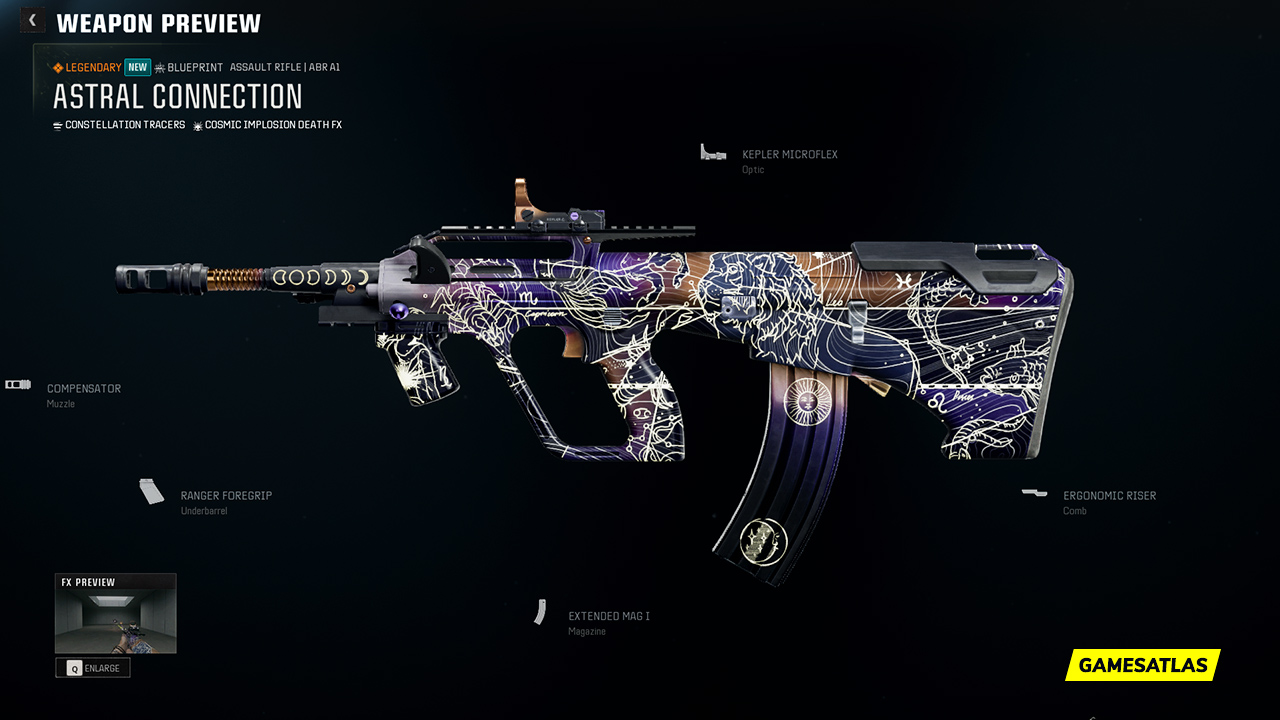Select the Kepler Microflex optic attachment
Viewport: 1280px width, 720px height.
(789, 155)
